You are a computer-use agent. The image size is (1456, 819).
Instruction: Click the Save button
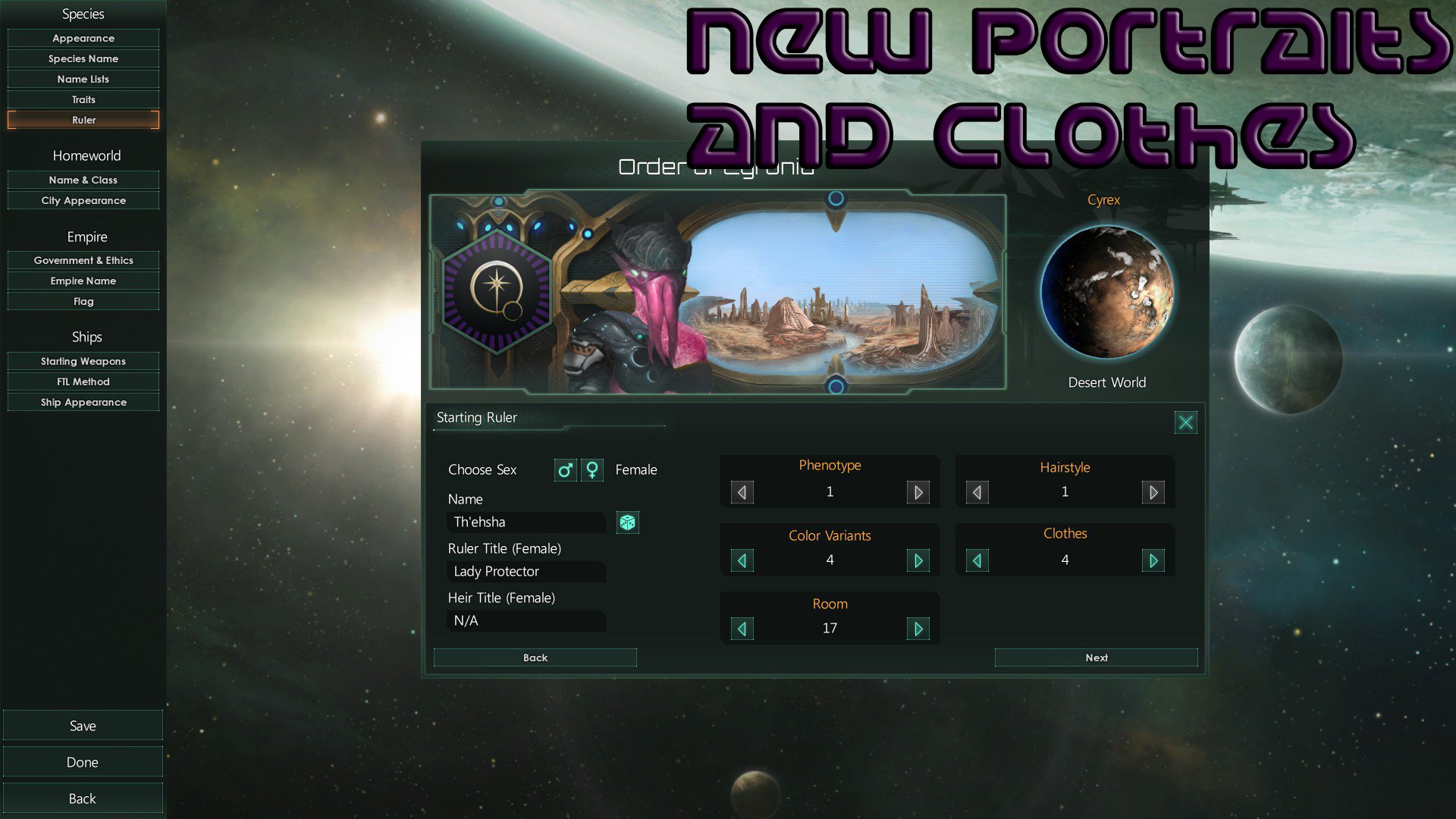[83, 726]
